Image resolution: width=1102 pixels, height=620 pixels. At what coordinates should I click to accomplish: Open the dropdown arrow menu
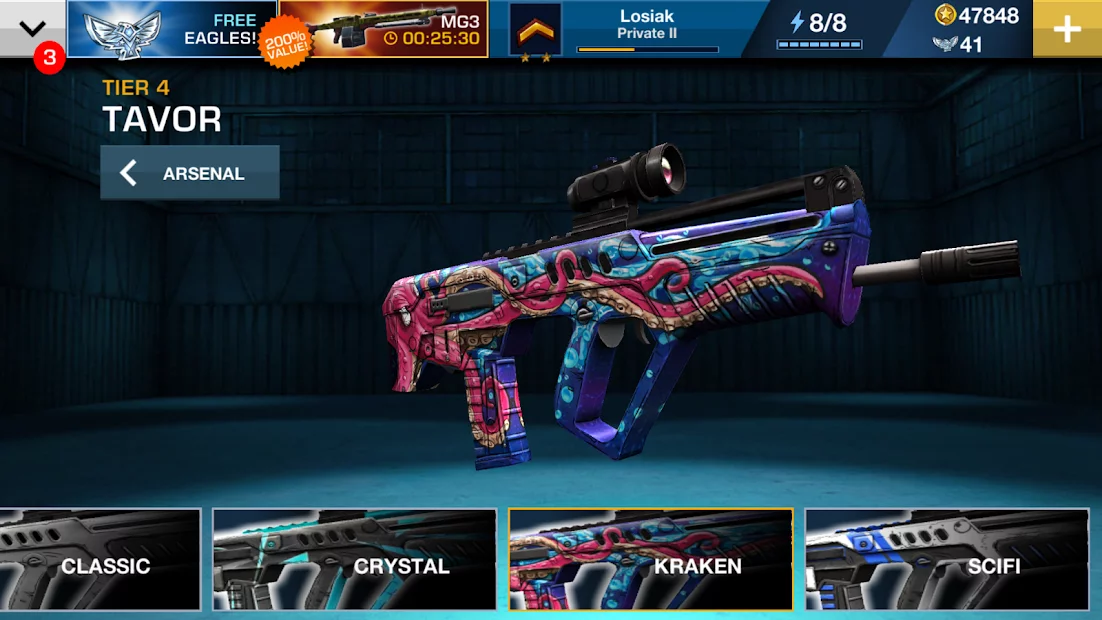pyautogui.click(x=33, y=28)
